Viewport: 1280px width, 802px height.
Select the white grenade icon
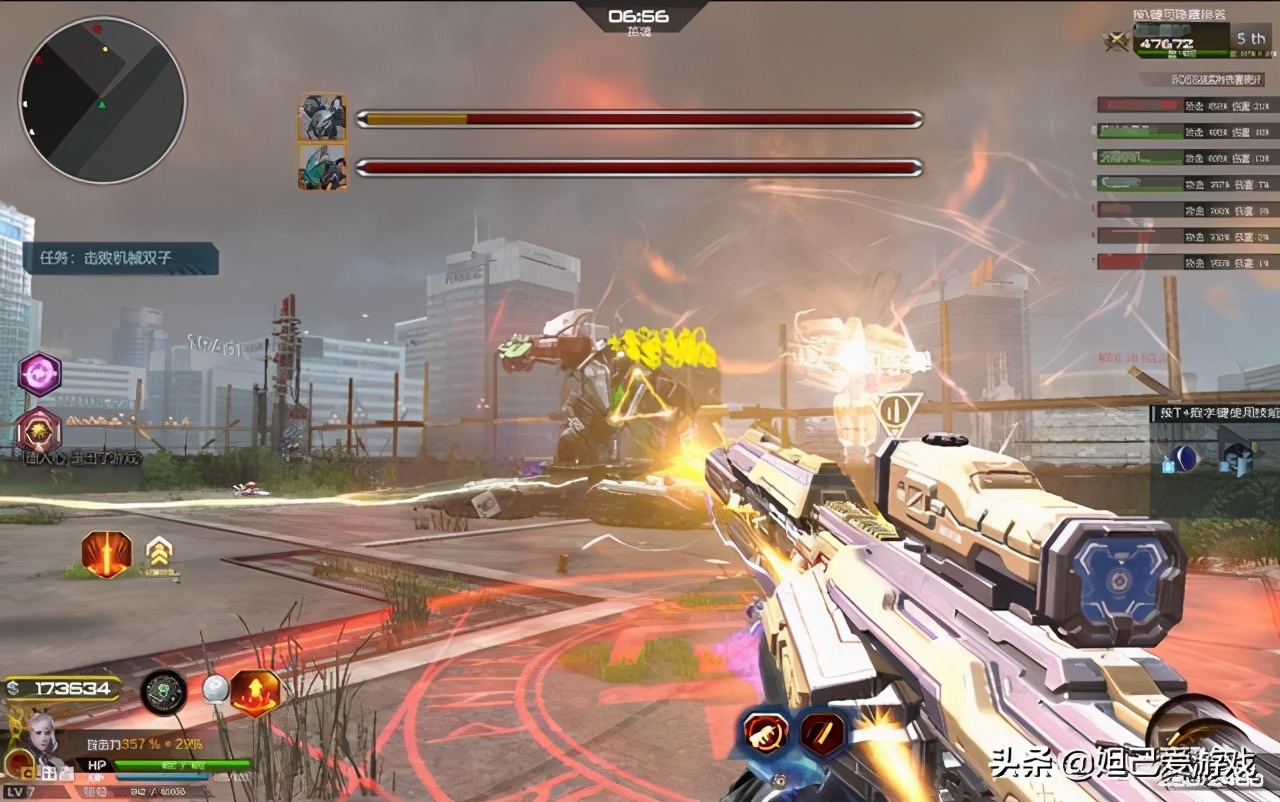(215, 689)
